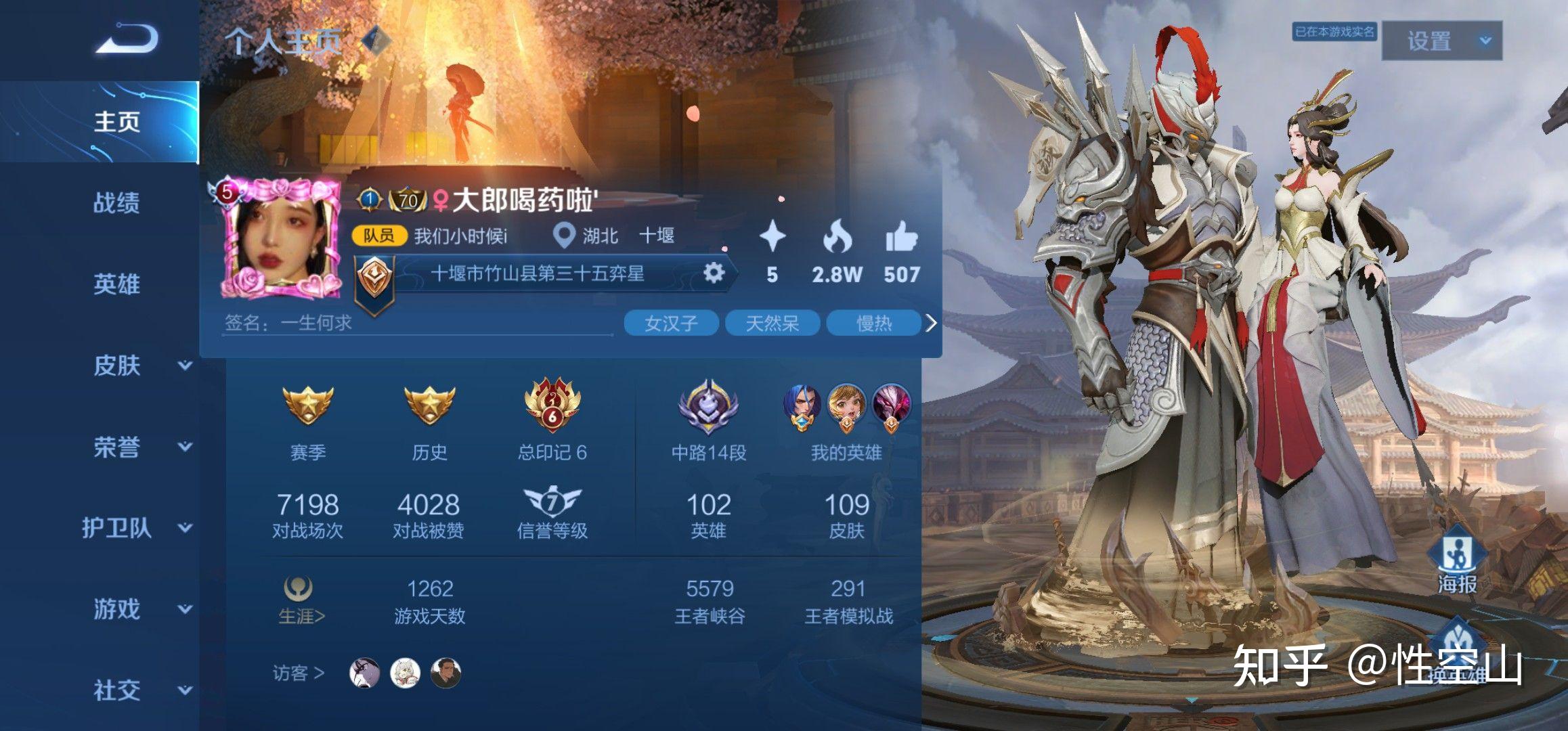View the 历史 rank badge

tap(429, 406)
